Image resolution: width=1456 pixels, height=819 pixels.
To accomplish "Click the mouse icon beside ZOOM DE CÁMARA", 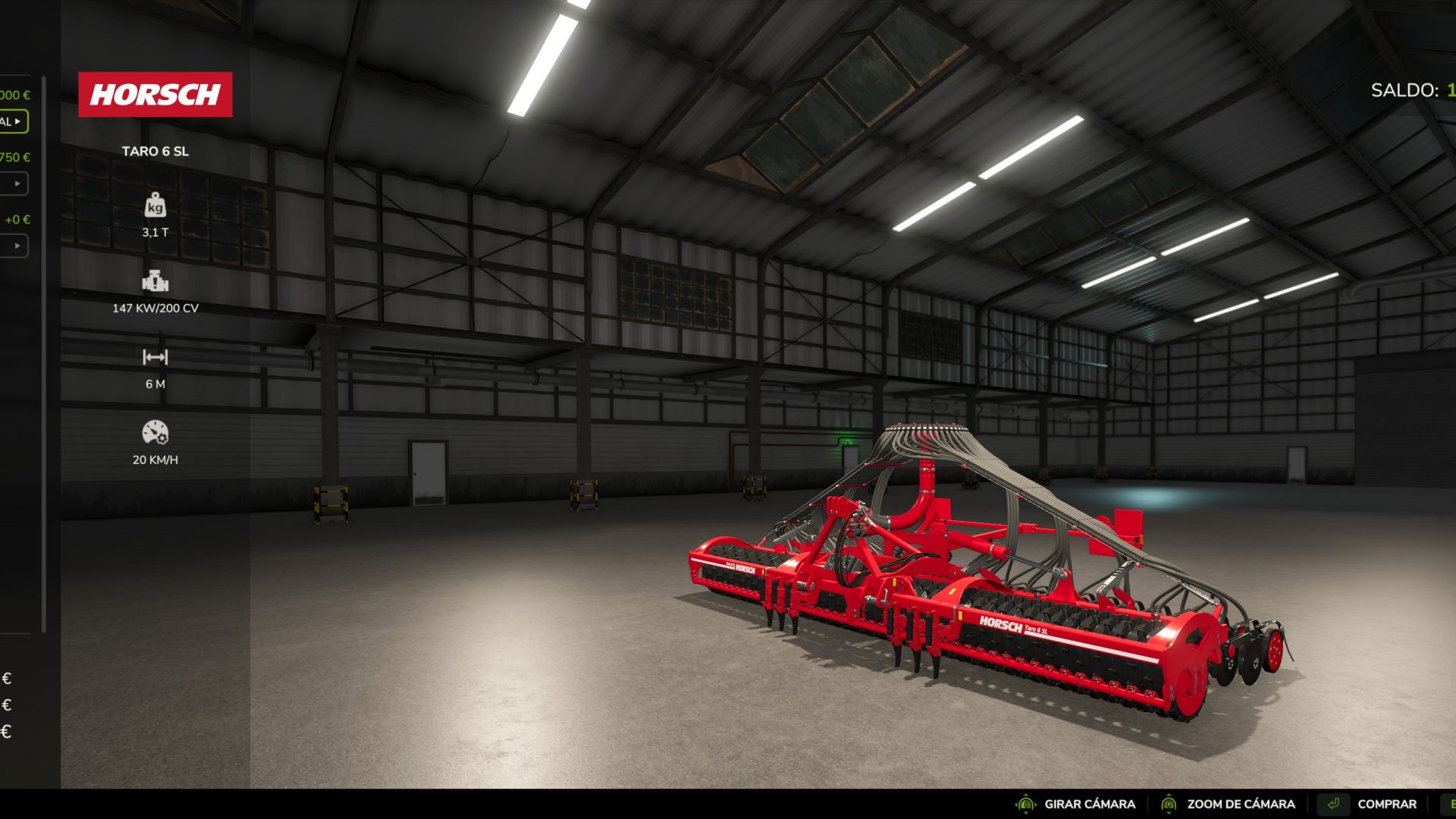I will pyautogui.click(x=1170, y=805).
